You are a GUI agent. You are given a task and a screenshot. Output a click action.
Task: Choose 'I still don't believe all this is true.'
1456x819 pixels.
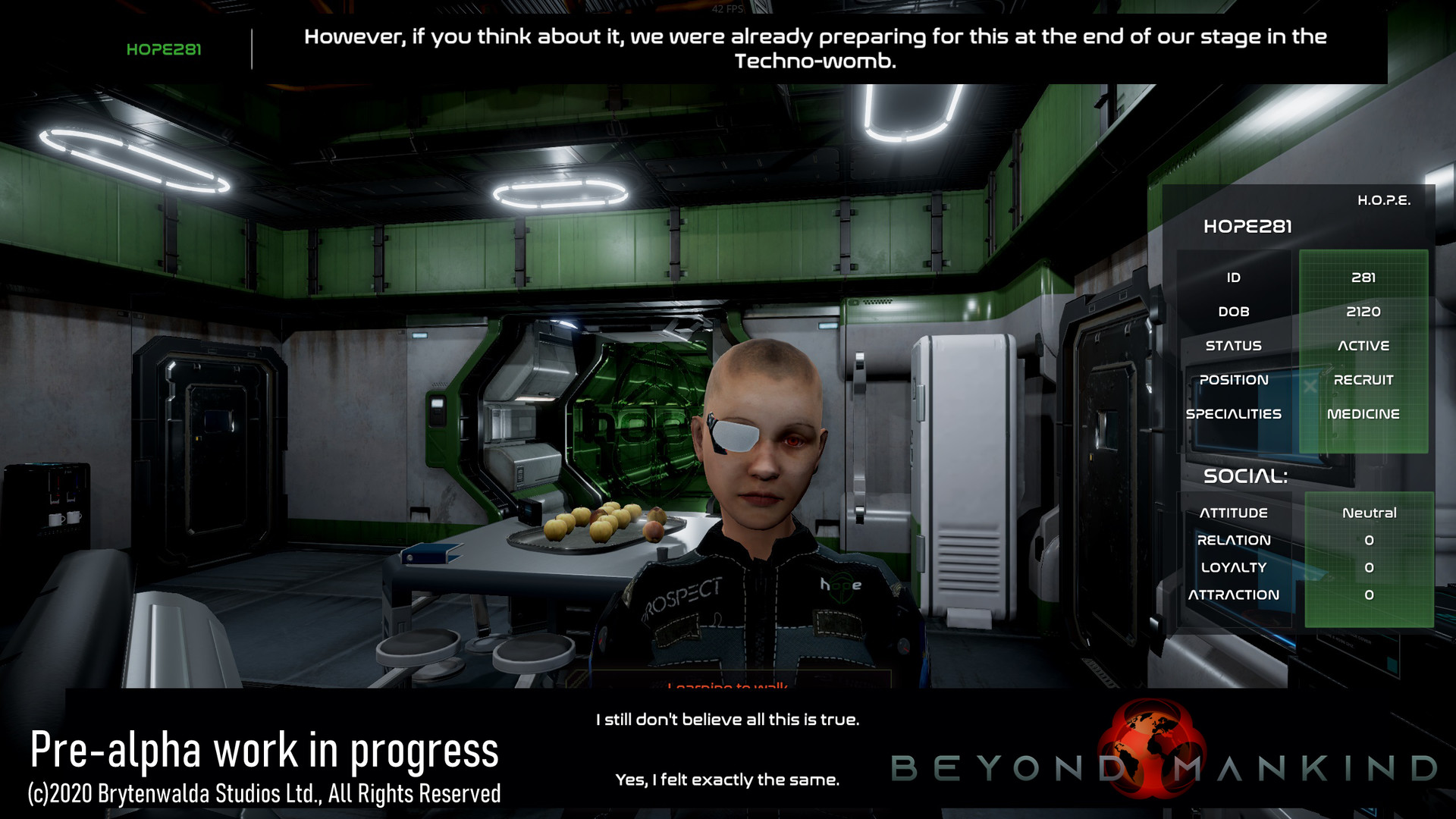coord(728,721)
